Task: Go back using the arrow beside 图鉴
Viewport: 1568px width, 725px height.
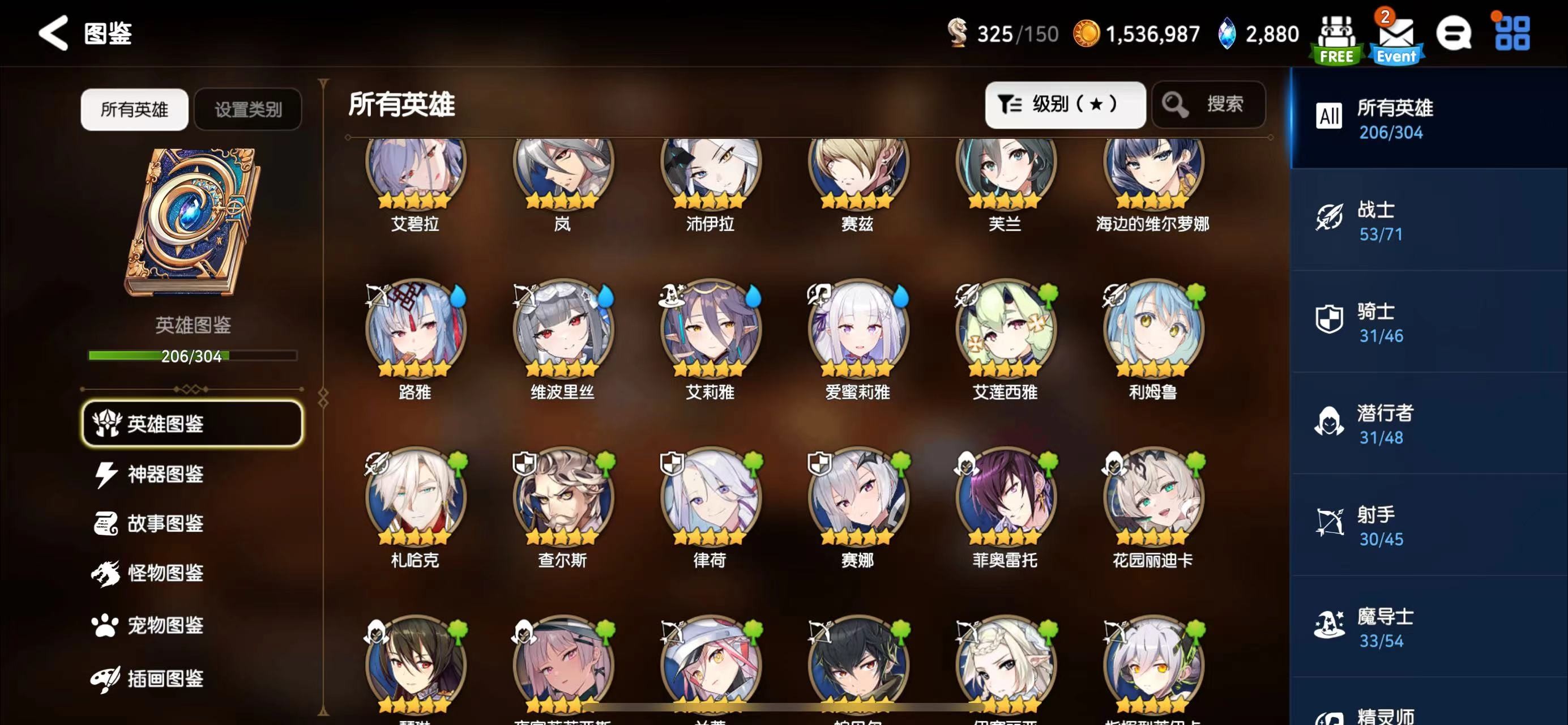Action: (54, 33)
